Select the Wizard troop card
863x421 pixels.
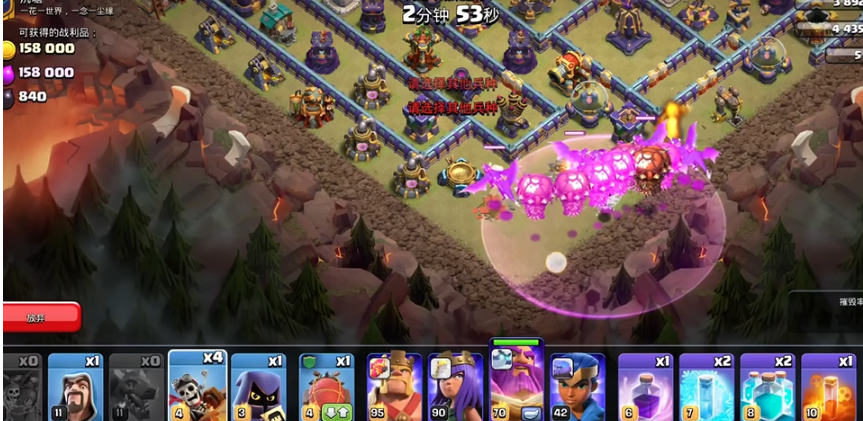point(75,387)
